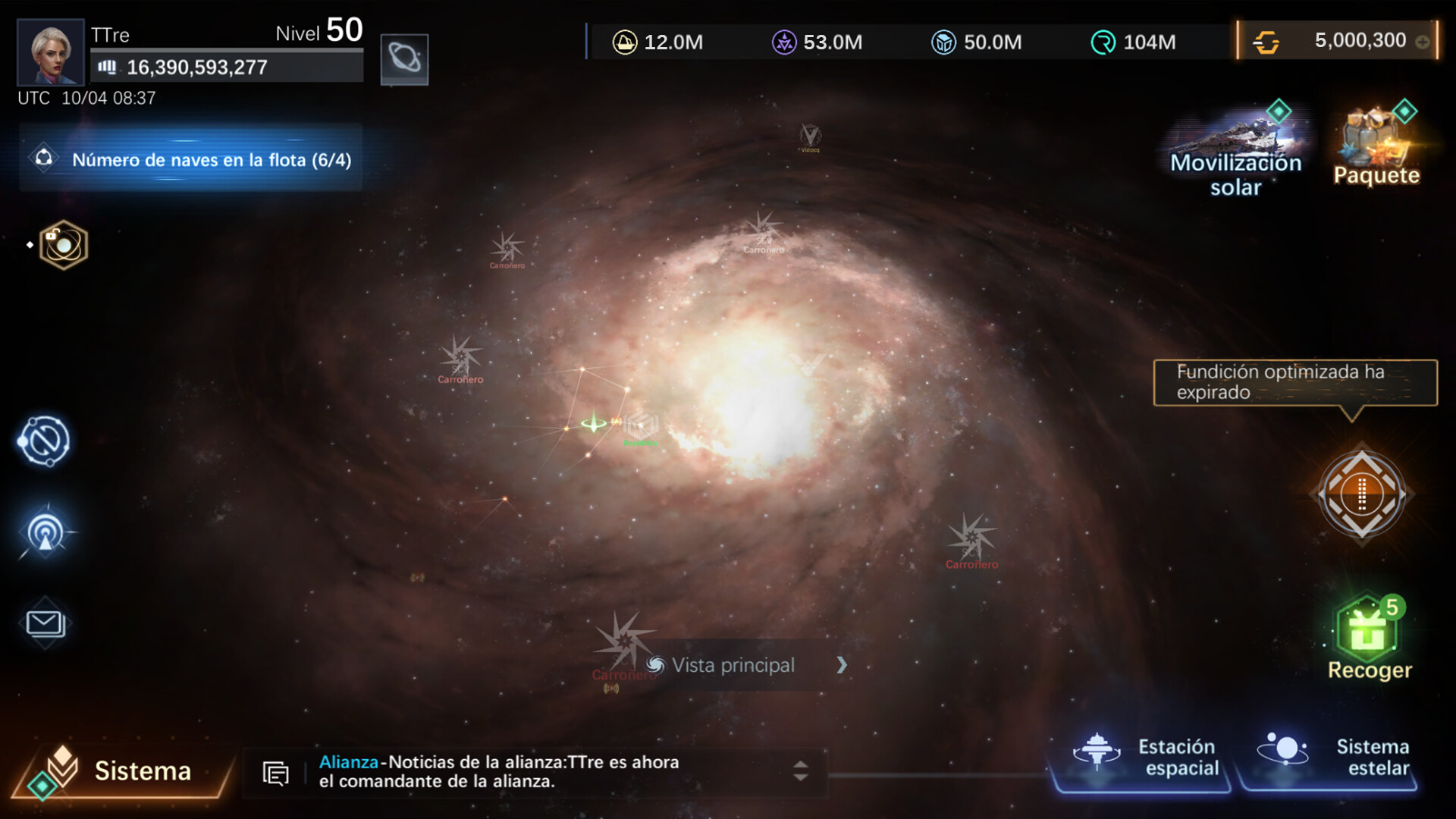
Task: Select the circular orbit icon on the left
Action: tap(44, 441)
